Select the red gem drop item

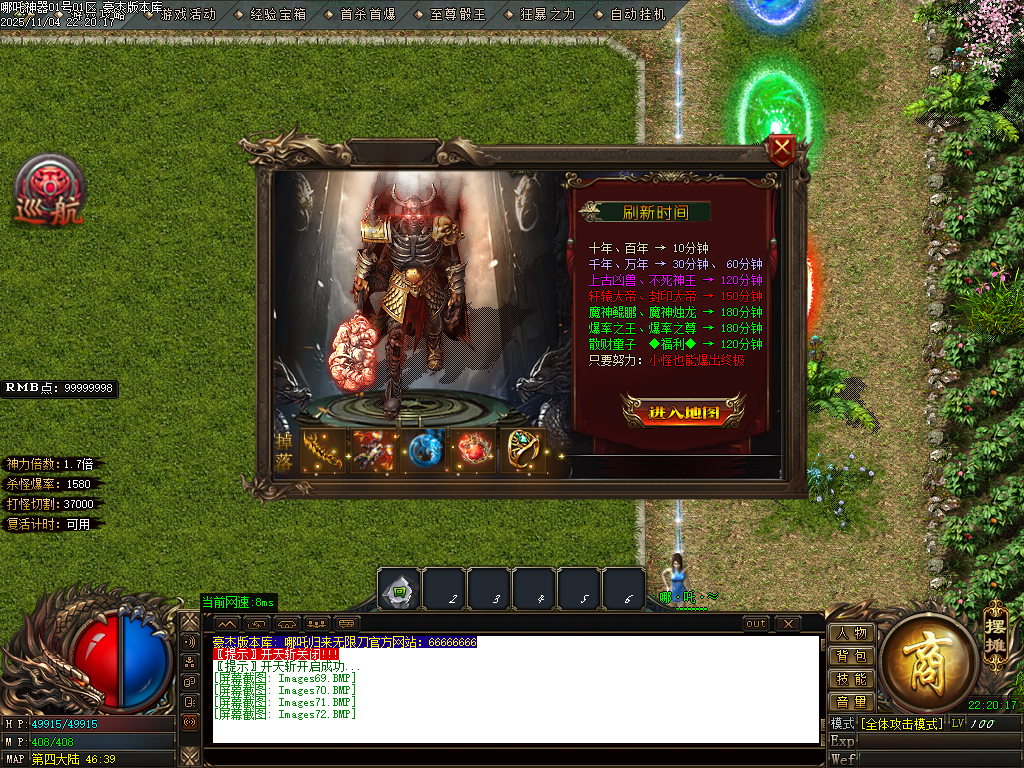pos(475,450)
